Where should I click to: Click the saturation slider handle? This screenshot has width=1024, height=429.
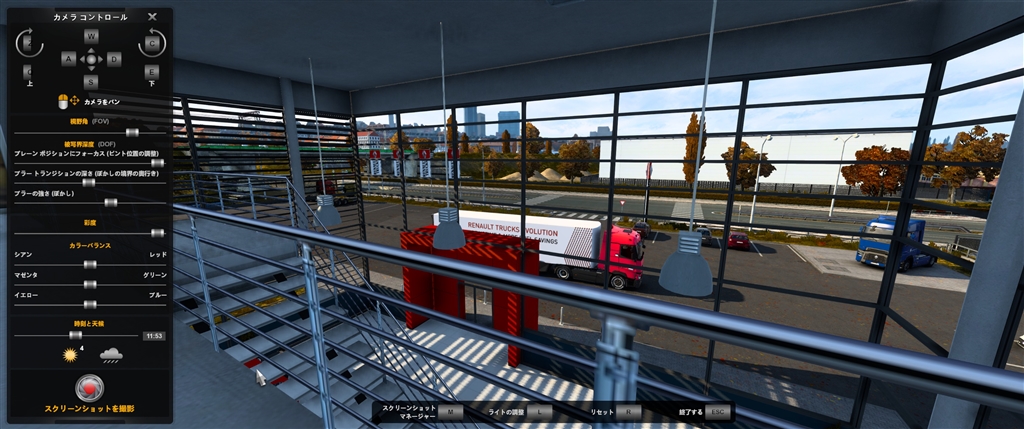point(157,232)
